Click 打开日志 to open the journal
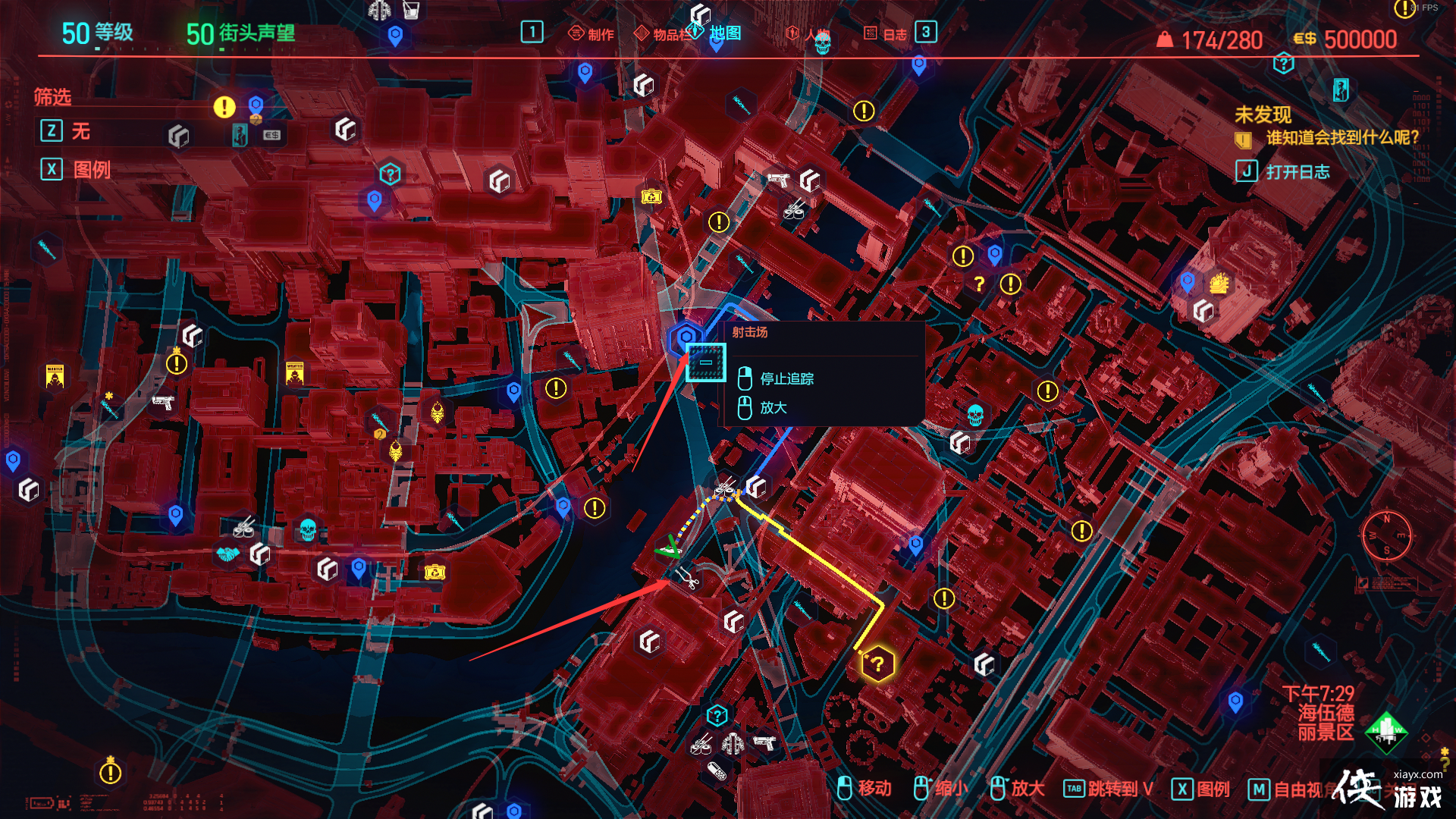Image resolution: width=1456 pixels, height=819 pixels. coord(1298,171)
